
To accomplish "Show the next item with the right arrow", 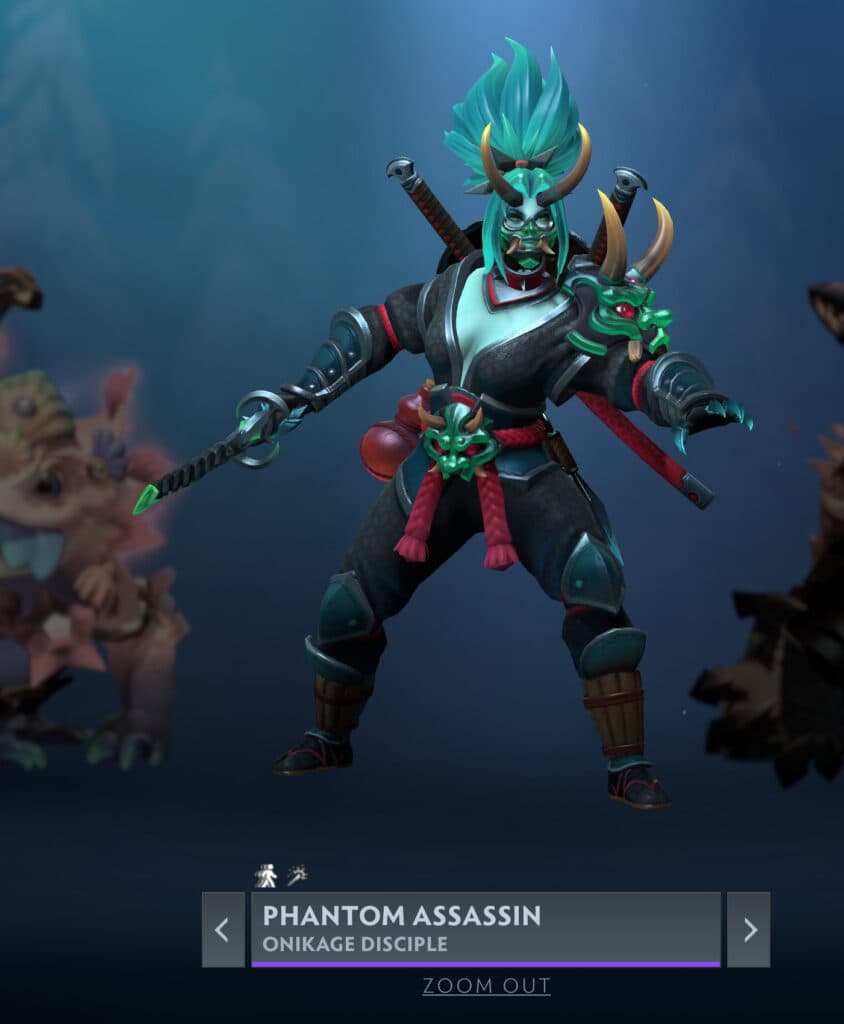I will [x=748, y=929].
